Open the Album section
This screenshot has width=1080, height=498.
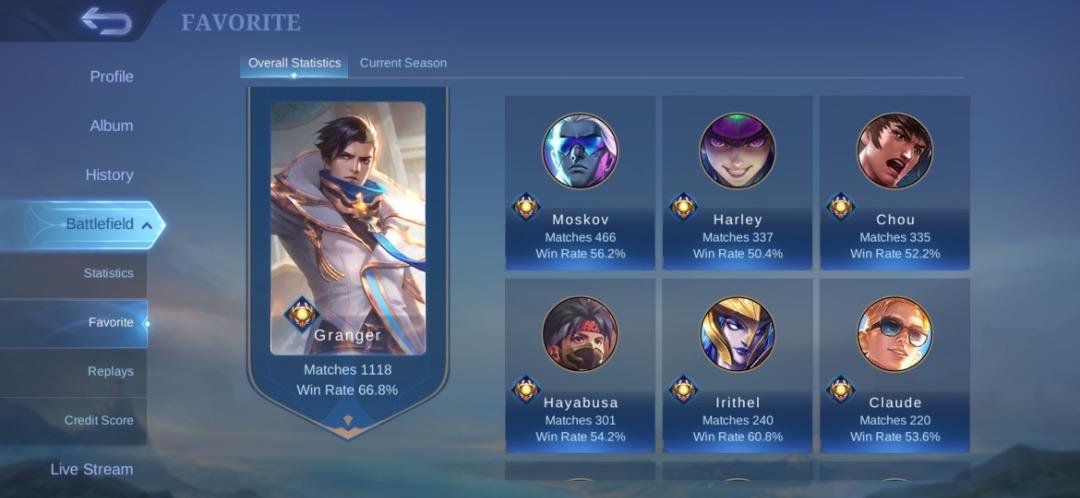tap(111, 126)
